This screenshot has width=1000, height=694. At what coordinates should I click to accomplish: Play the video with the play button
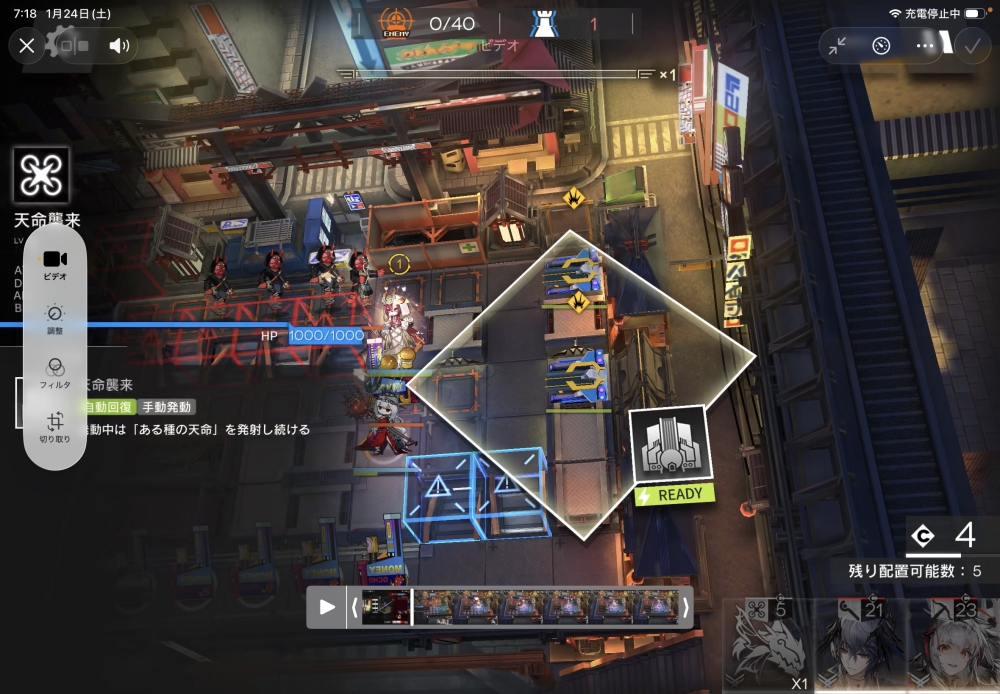(x=327, y=607)
